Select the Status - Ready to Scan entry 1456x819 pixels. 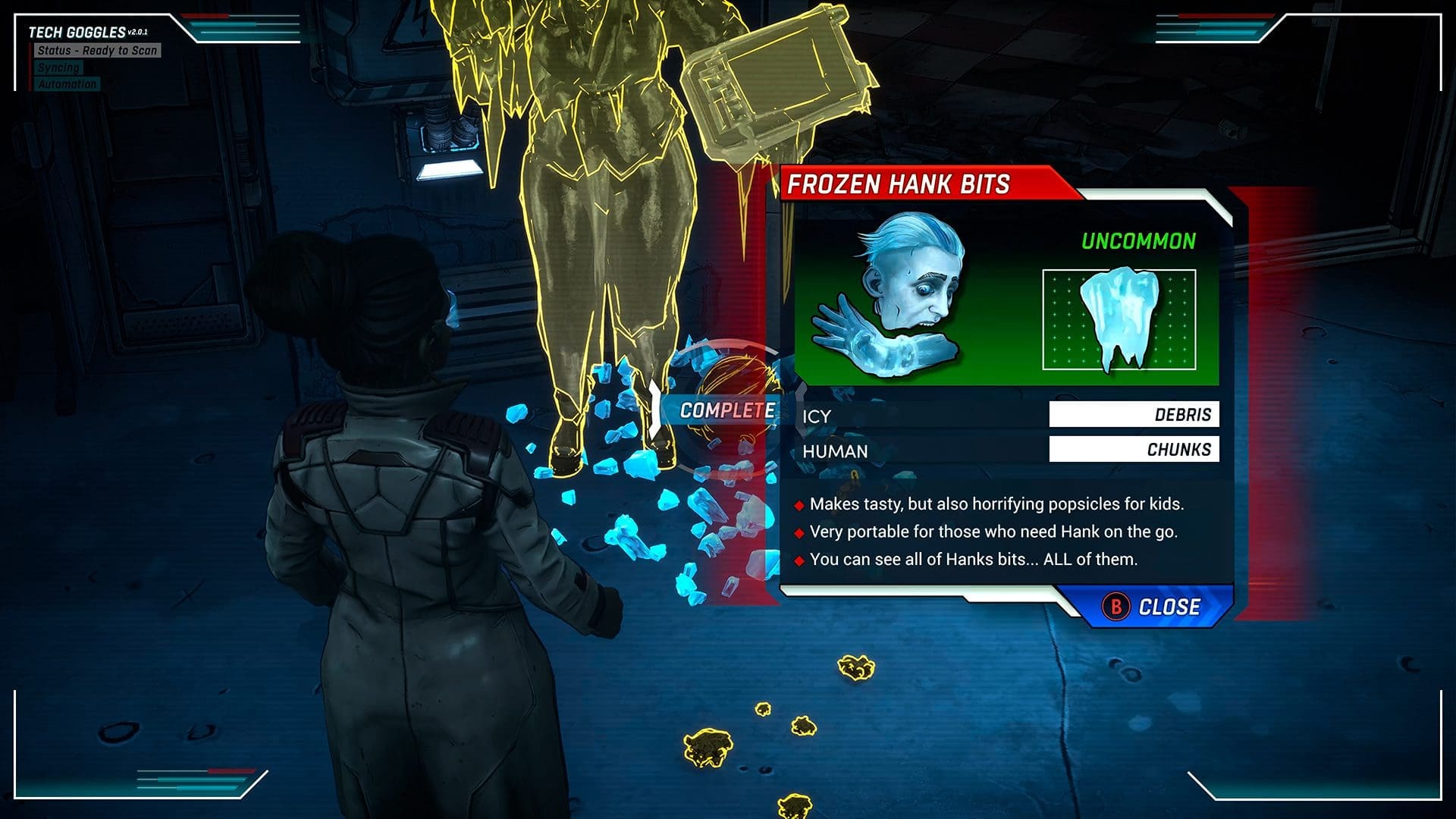pyautogui.click(x=97, y=51)
